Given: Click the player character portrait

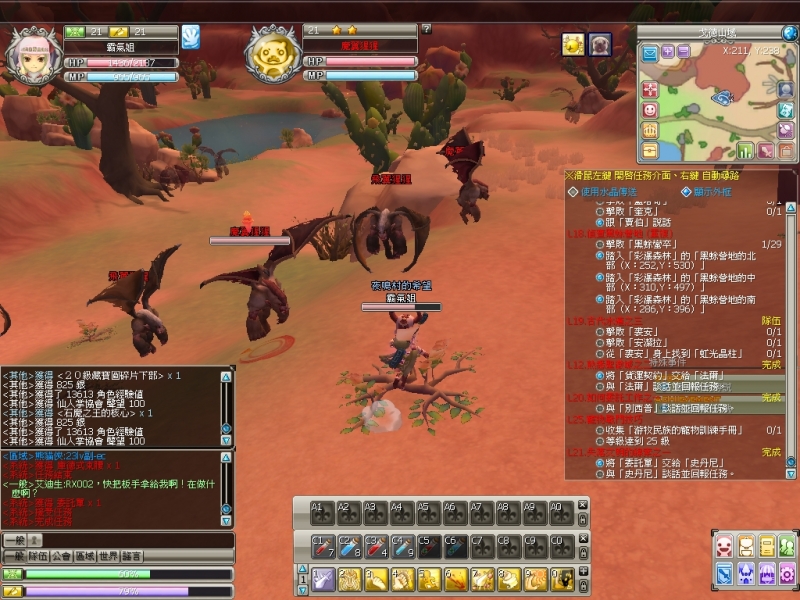Looking at the screenshot, I should pos(32,55).
